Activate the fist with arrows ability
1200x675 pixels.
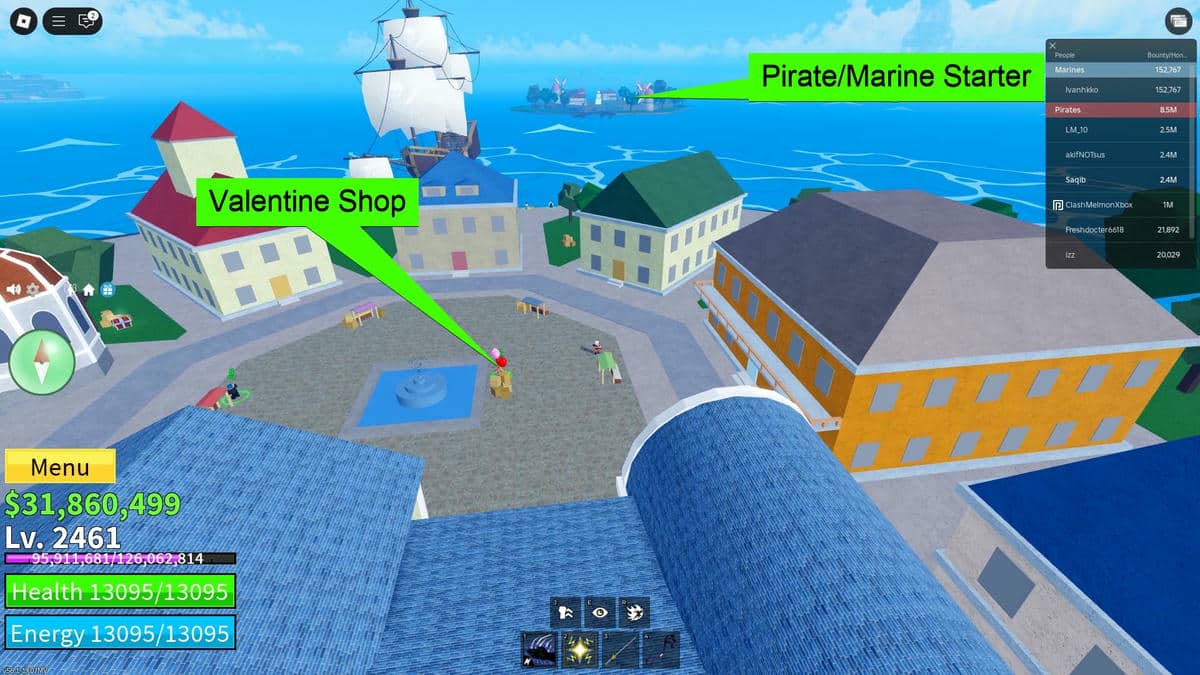566,612
